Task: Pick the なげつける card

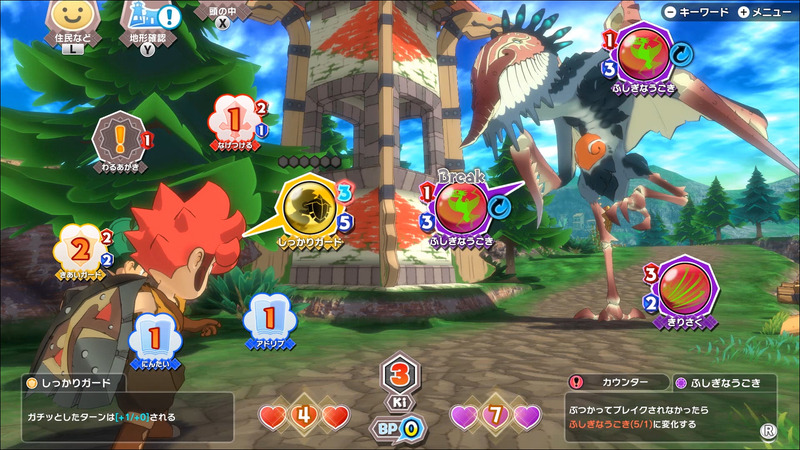Action: [233, 121]
